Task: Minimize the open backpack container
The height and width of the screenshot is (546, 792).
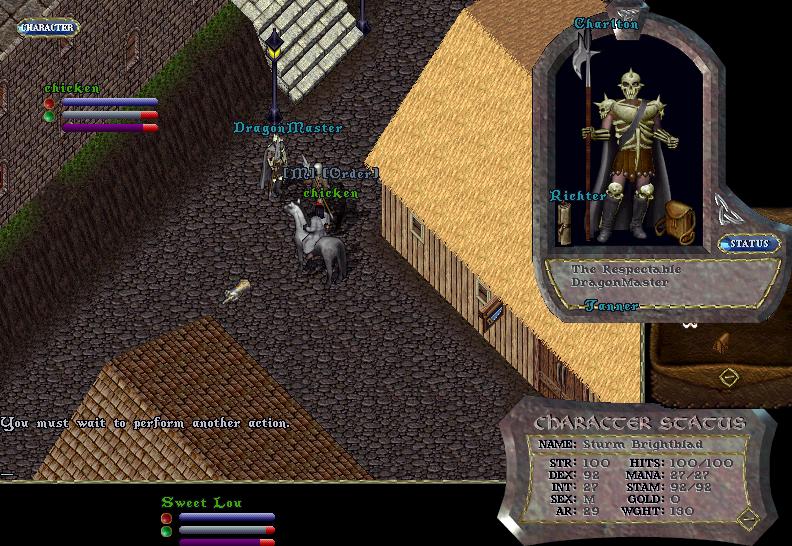Action: (728, 377)
